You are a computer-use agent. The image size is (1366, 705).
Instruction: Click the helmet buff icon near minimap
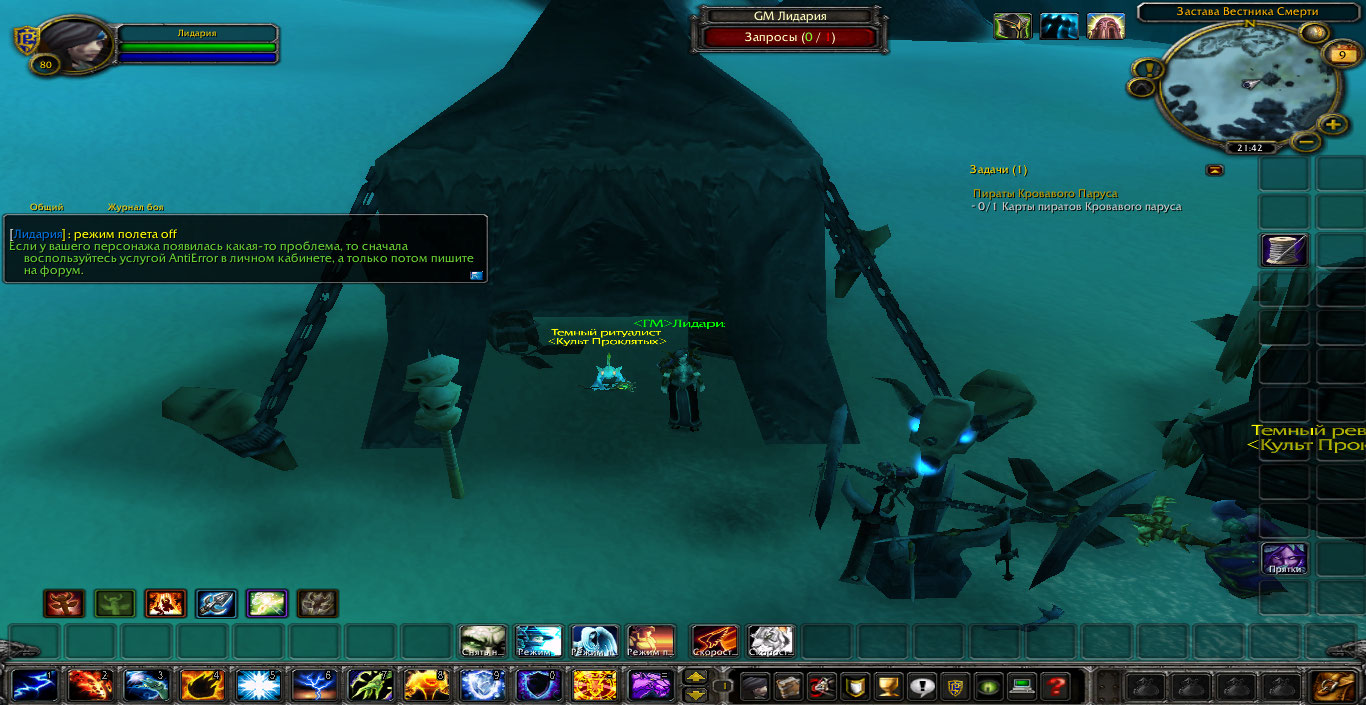(1012, 27)
